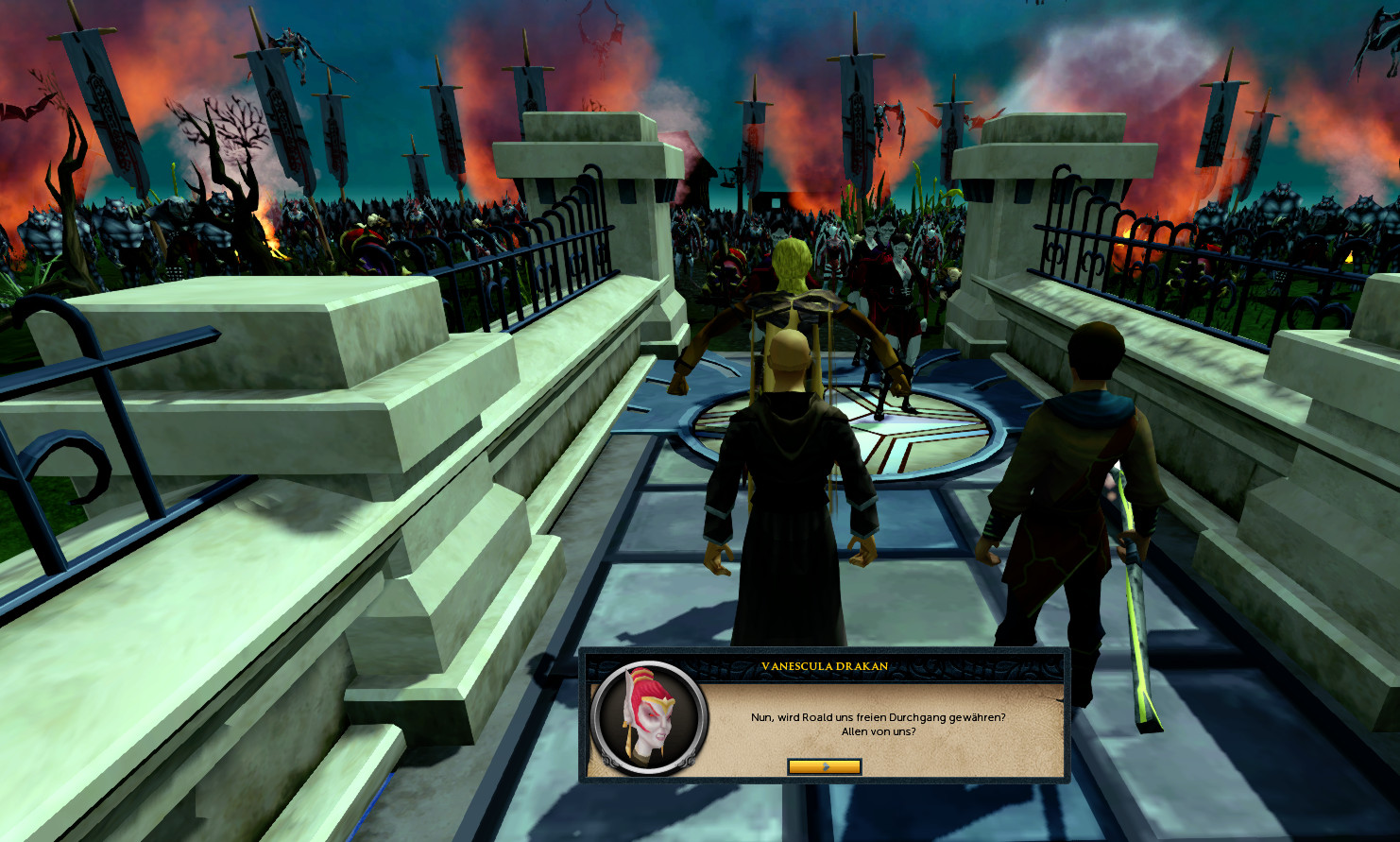This screenshot has width=1400, height=842.
Task: Continue the dialogue with the orange arrow button
Action: (824, 766)
